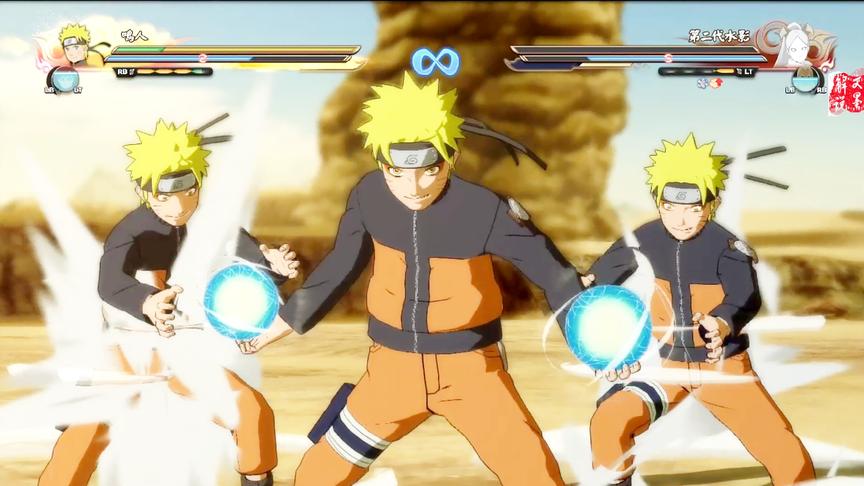Click the left player's support gauge orb
The height and width of the screenshot is (486, 864).
point(65,80)
